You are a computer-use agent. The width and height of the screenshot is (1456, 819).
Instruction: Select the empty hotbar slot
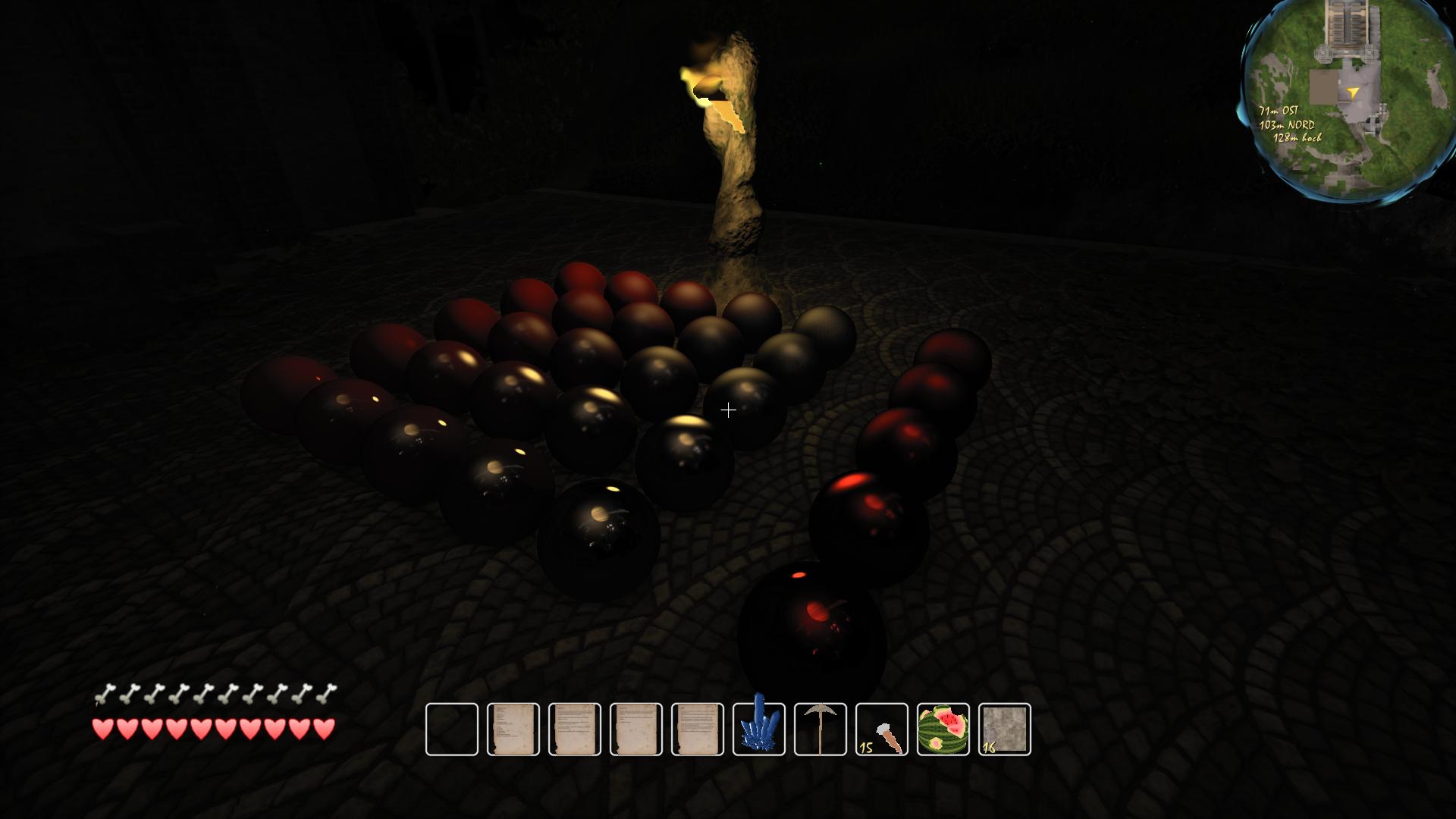(452, 730)
